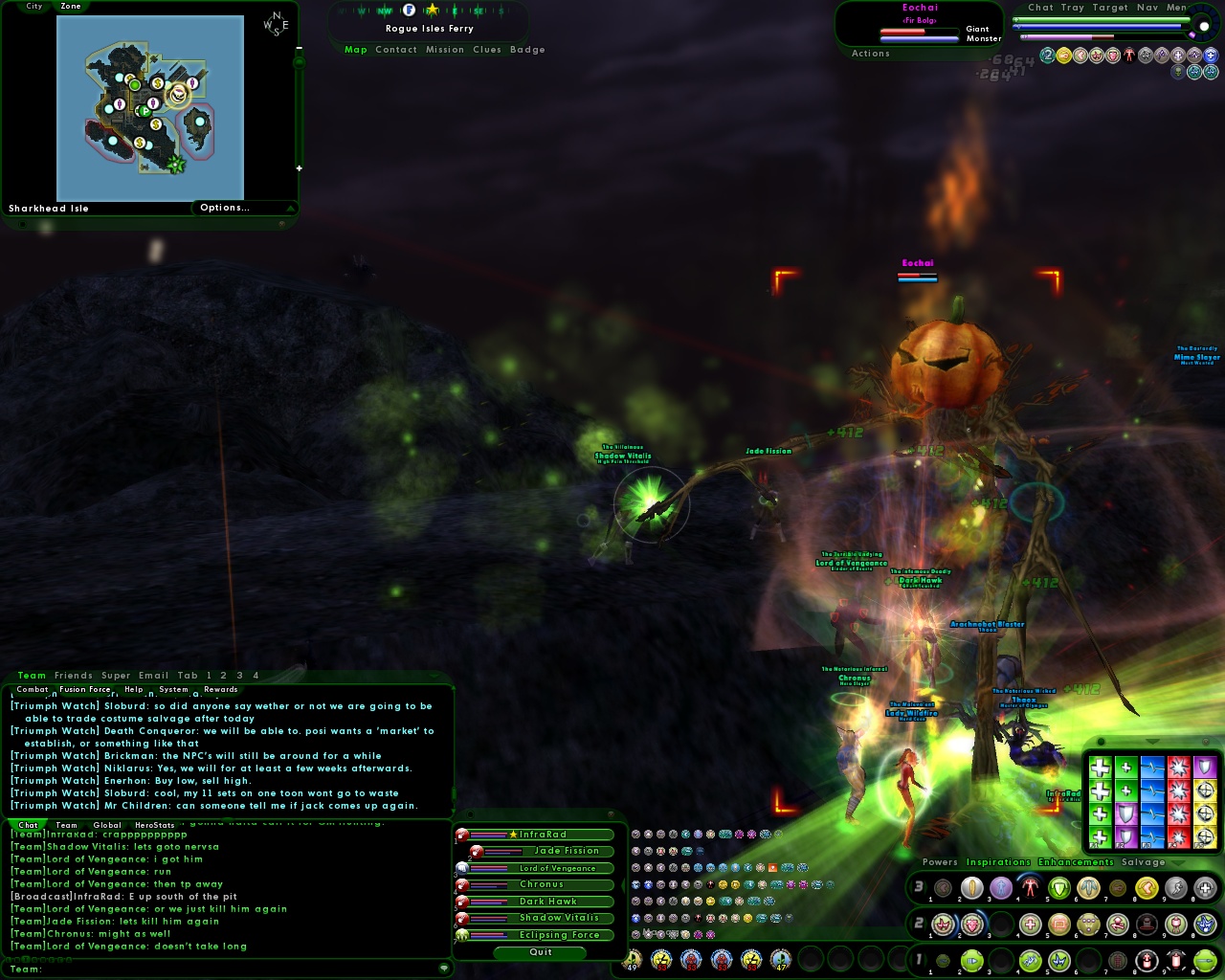Open the Actions dropdown under Eochai's target window
1225x980 pixels.
click(x=869, y=54)
